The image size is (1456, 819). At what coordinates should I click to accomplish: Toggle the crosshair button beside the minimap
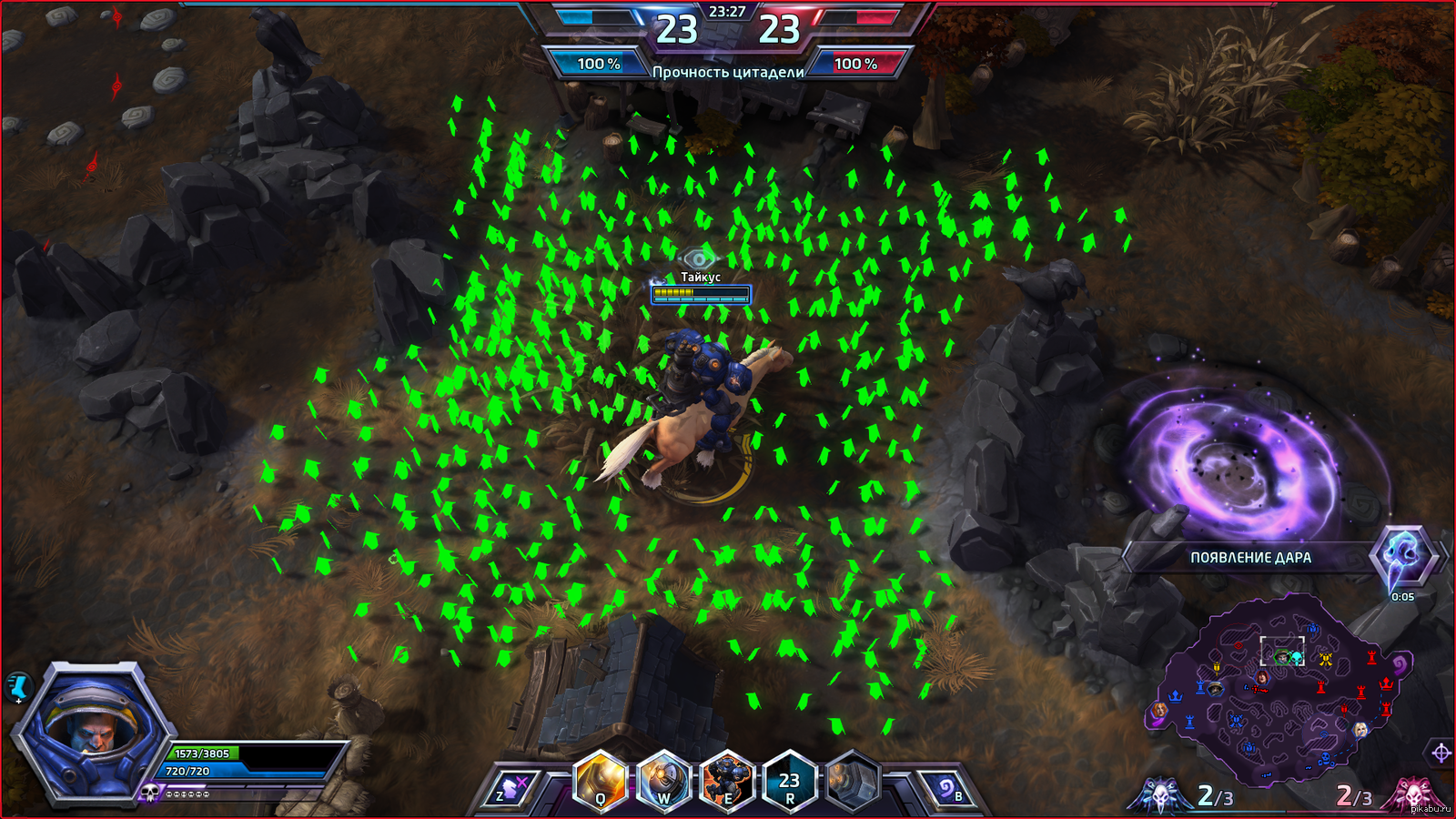1441,753
